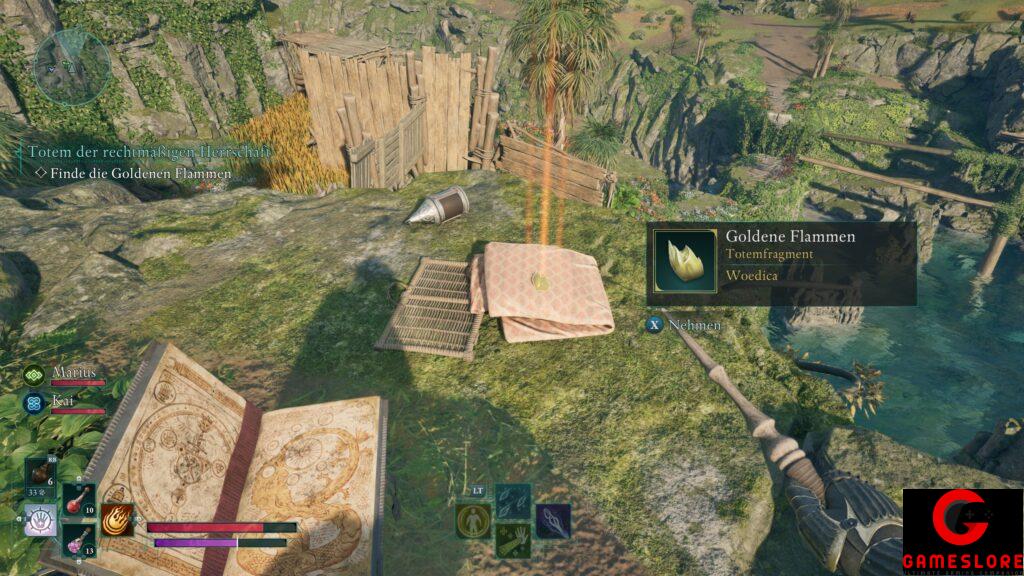Select companion Kai portrait icon
This screenshot has width=1024, height=576.
click(x=35, y=403)
